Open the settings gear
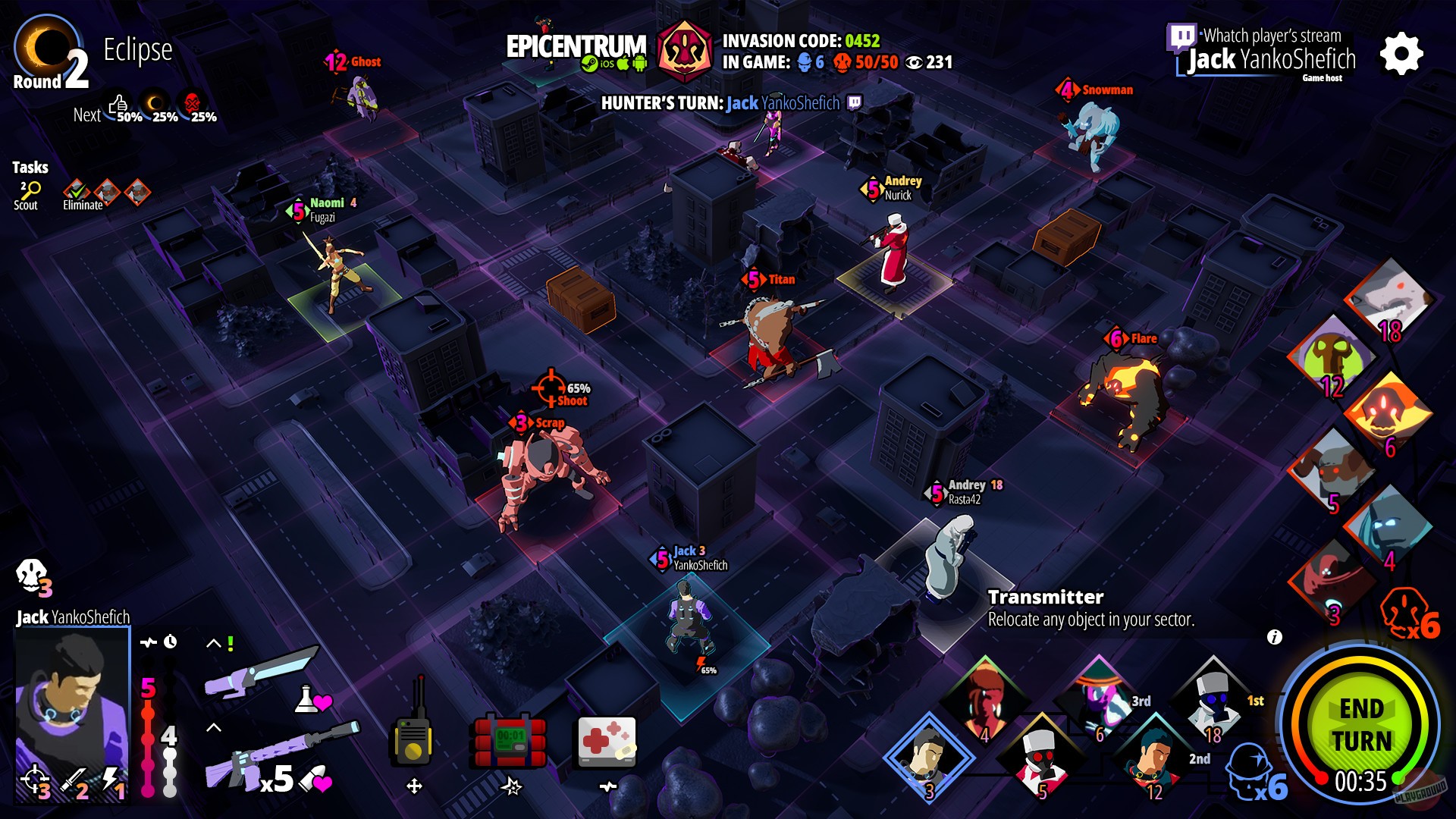This screenshot has height=819, width=1456. pos(1403,53)
